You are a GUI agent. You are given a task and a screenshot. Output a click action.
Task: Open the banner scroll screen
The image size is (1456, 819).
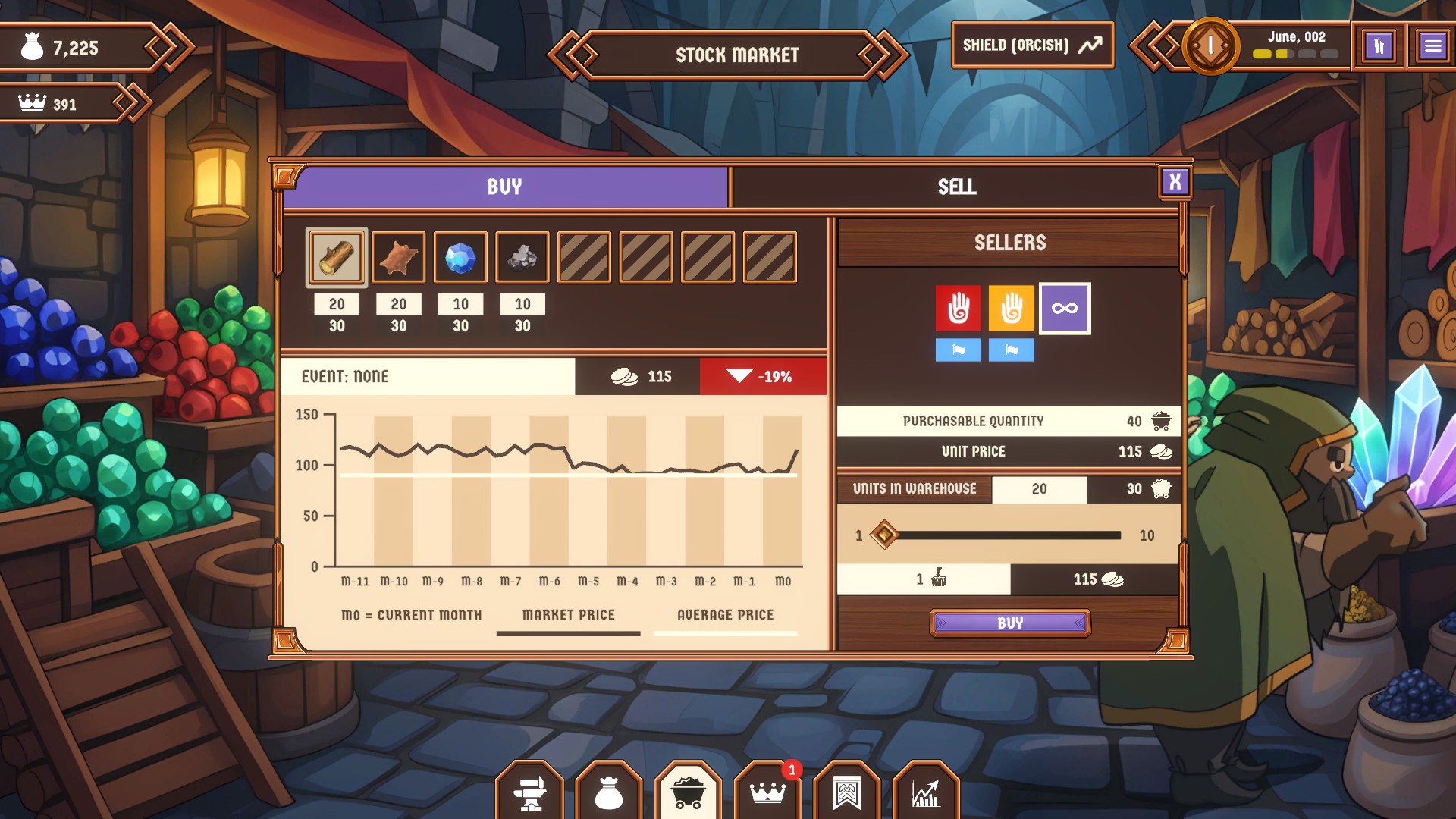847,793
